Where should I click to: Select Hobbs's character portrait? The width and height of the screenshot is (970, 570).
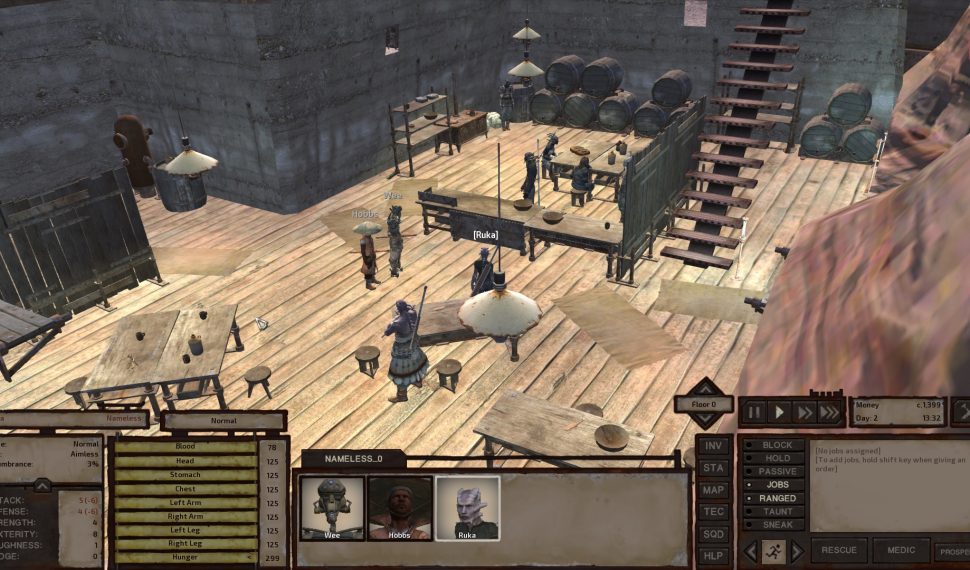[x=400, y=508]
